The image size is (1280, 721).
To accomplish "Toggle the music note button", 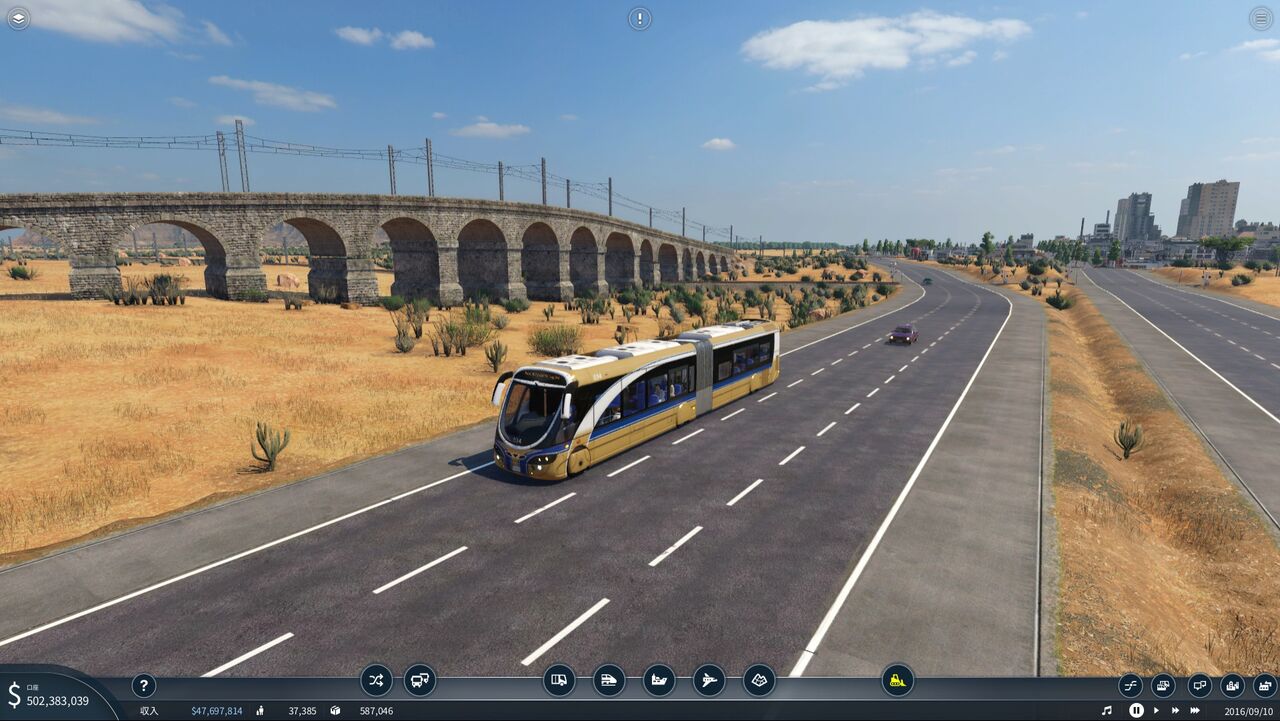I will click(1107, 710).
